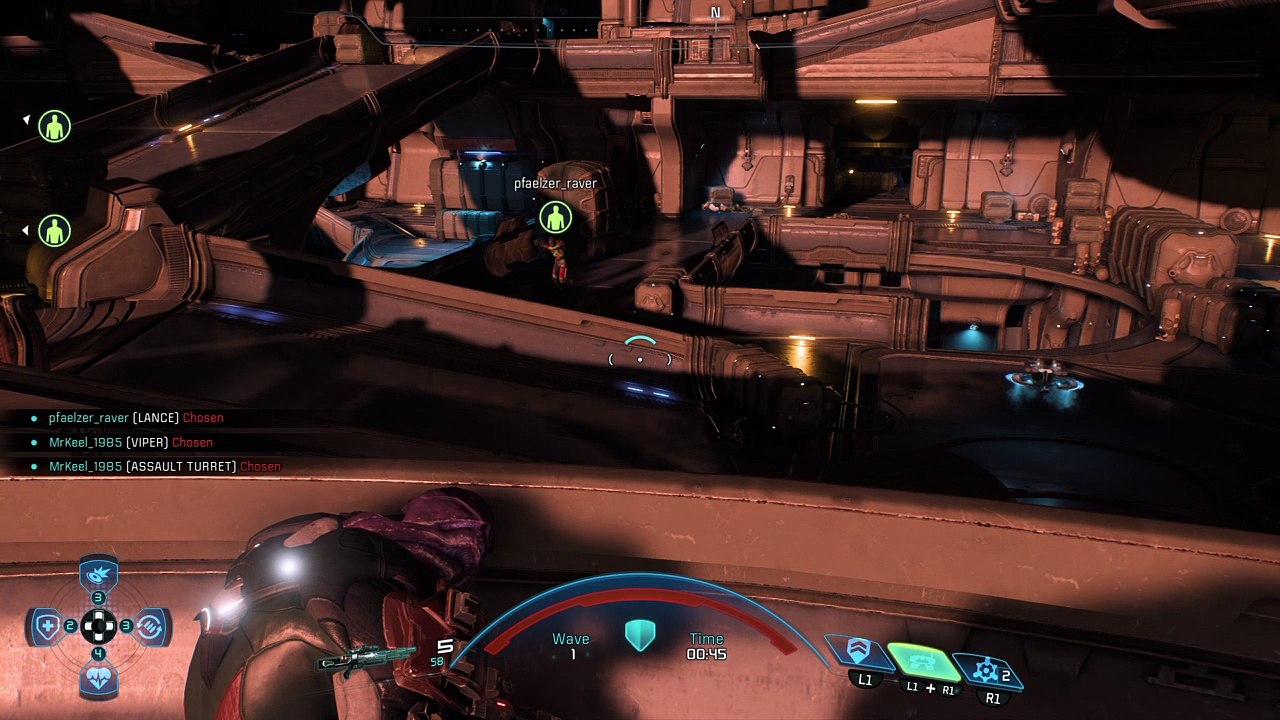
Task: Trigger the glowing green turret ability
Action: tap(924, 661)
